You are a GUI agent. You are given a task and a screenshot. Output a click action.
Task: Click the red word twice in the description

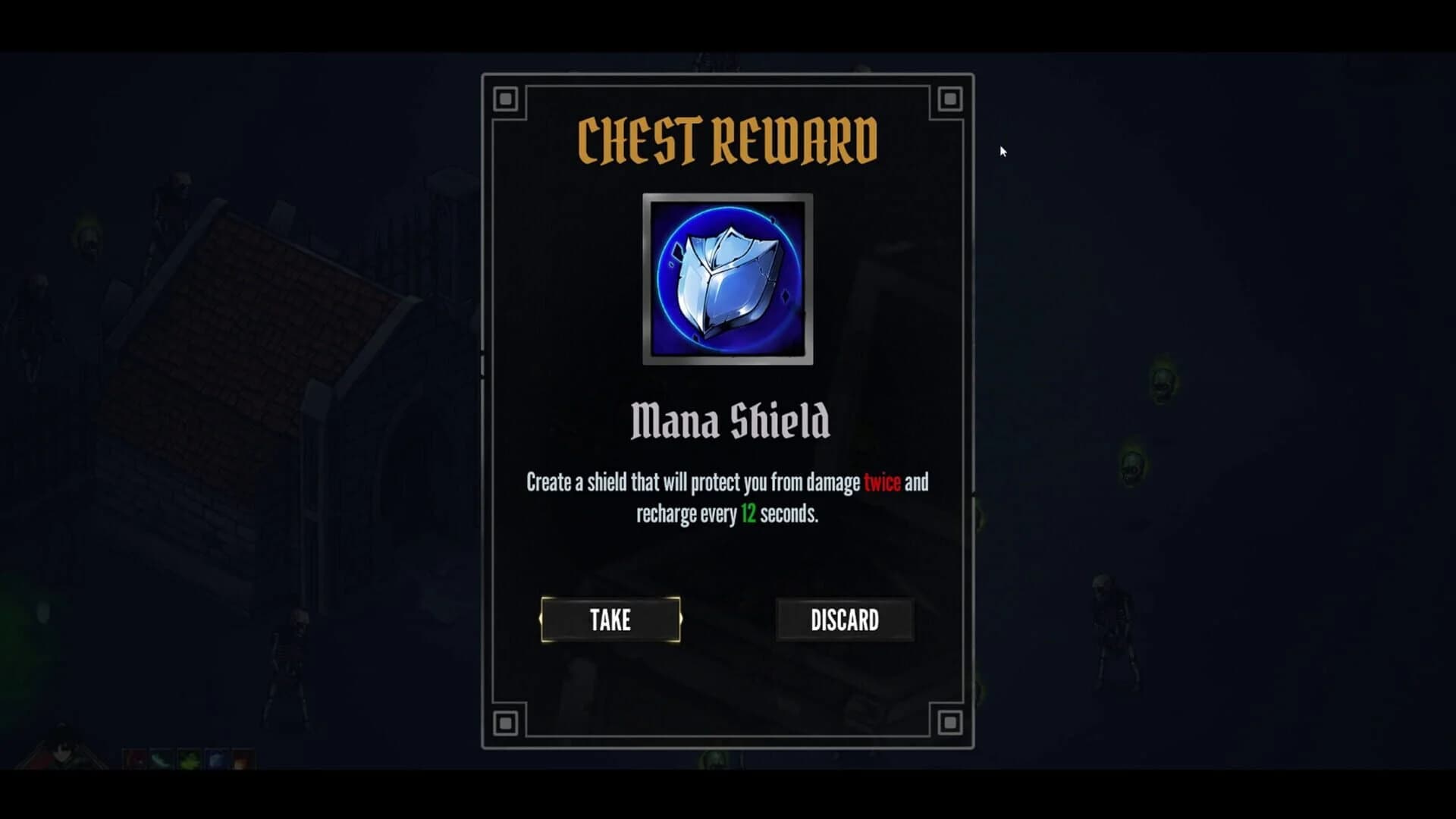tap(881, 481)
